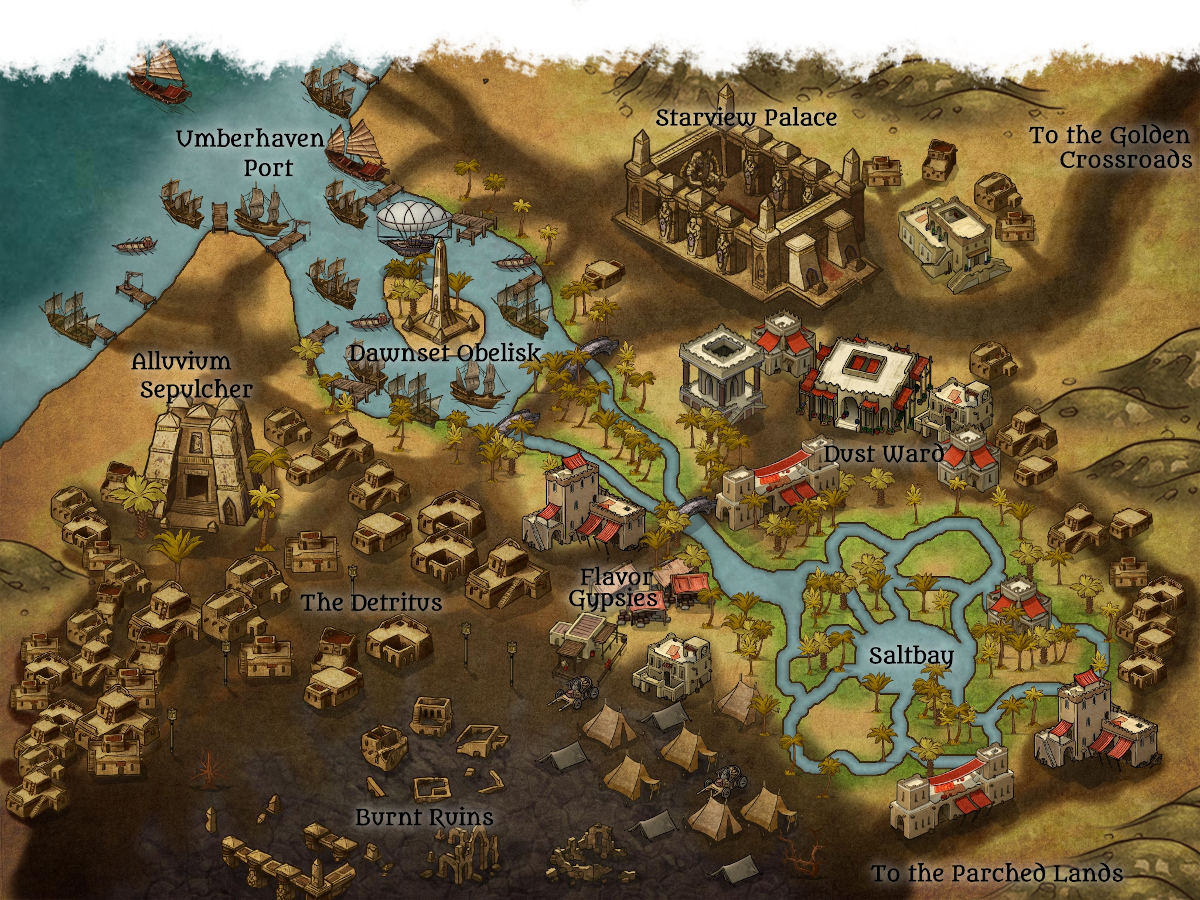Click the To the Parched Lands exit

pyautogui.click(x=996, y=873)
